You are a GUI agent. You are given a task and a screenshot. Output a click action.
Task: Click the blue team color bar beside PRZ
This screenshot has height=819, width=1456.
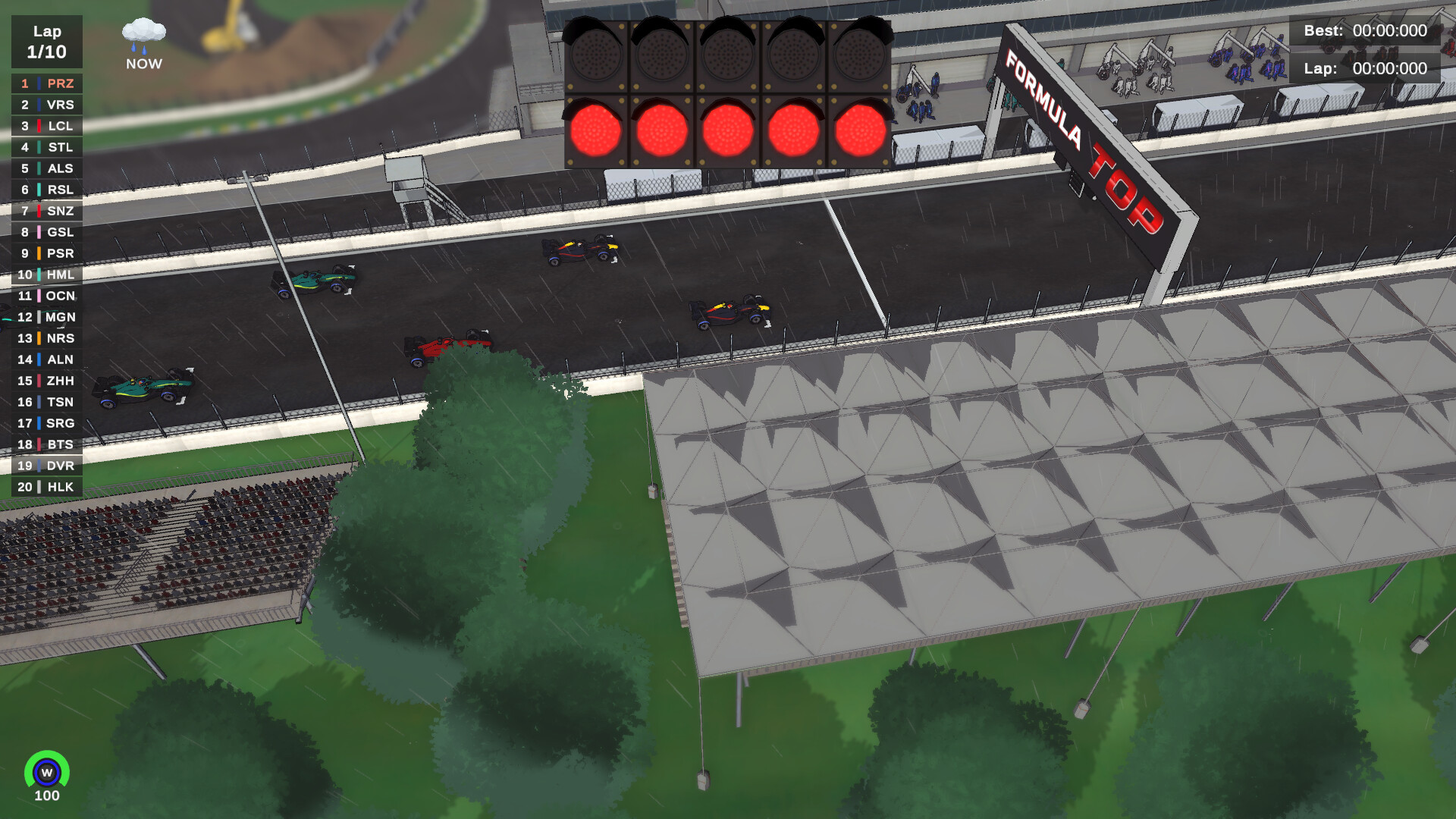tap(39, 83)
